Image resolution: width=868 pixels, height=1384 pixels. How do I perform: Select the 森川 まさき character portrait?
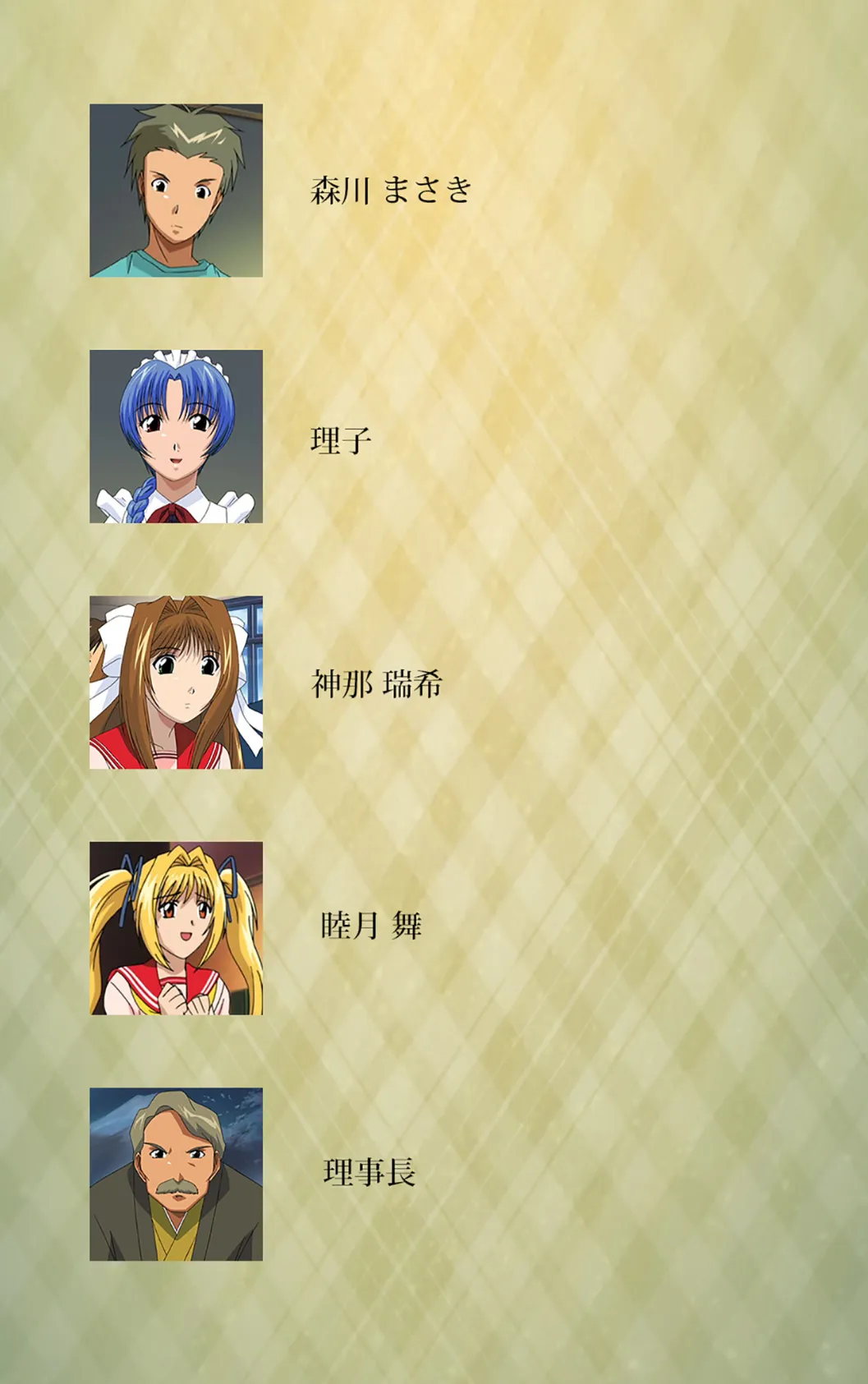[176, 191]
